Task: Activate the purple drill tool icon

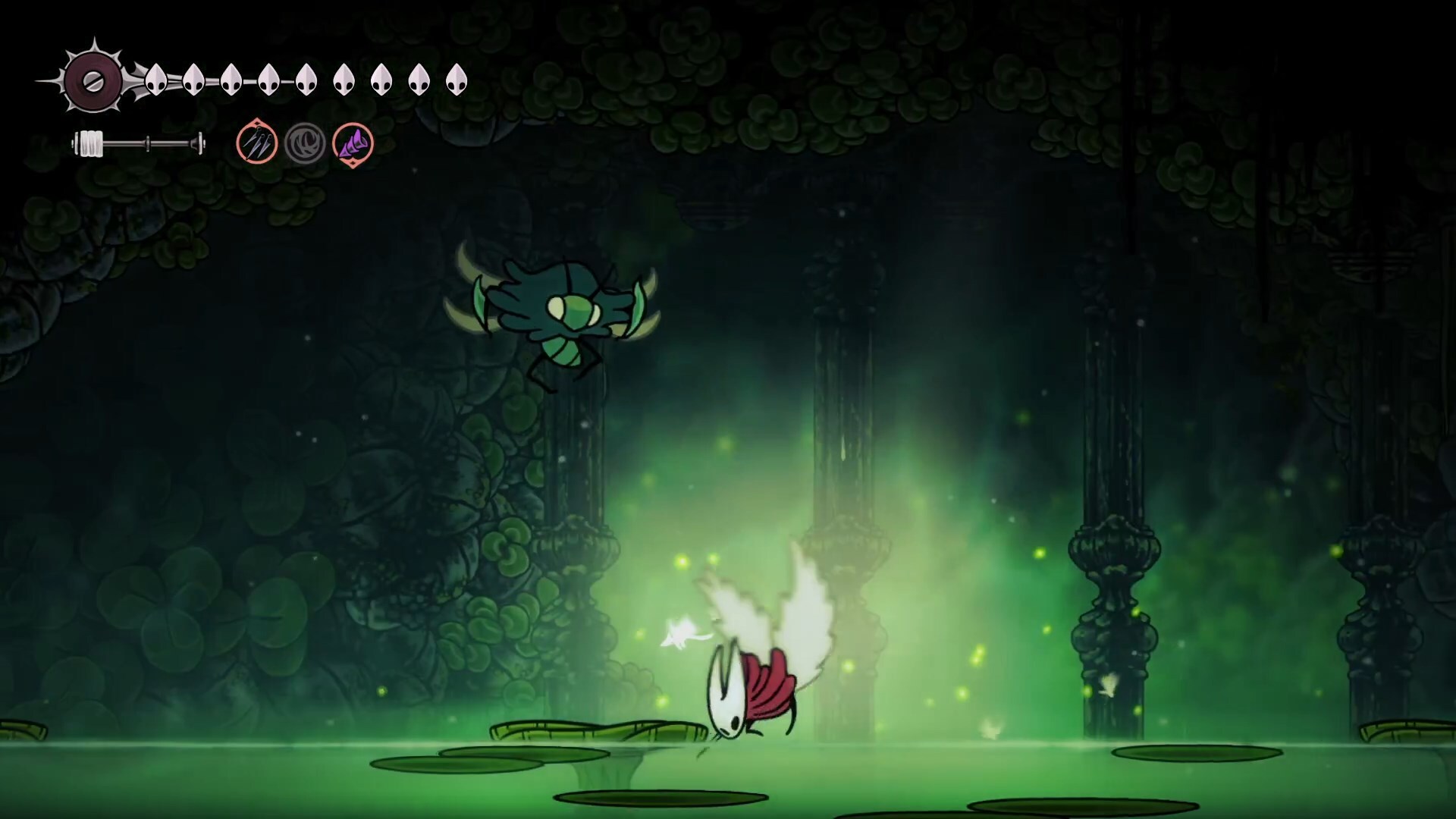Action: click(x=353, y=143)
